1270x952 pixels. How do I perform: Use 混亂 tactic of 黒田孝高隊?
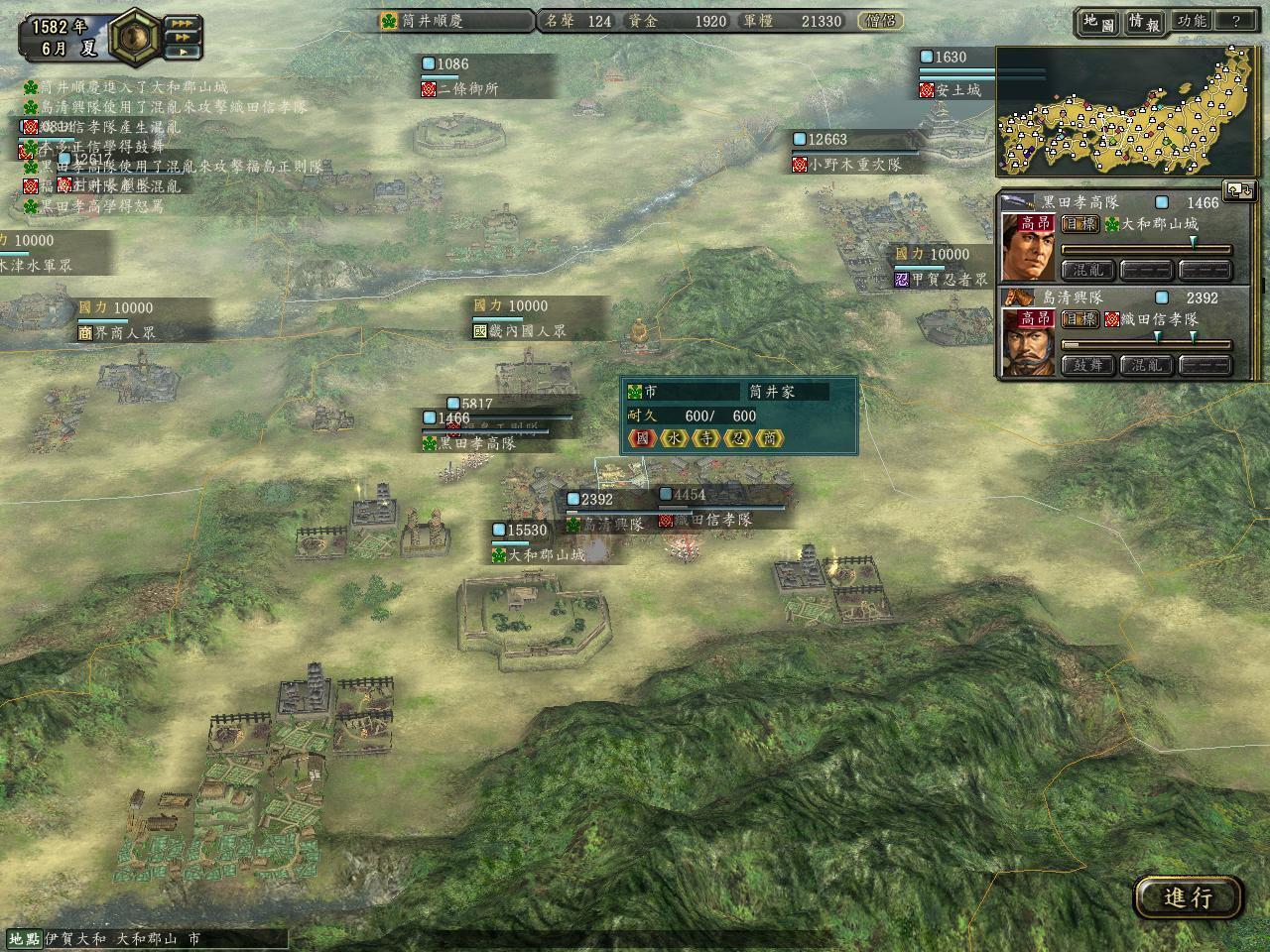1087,269
